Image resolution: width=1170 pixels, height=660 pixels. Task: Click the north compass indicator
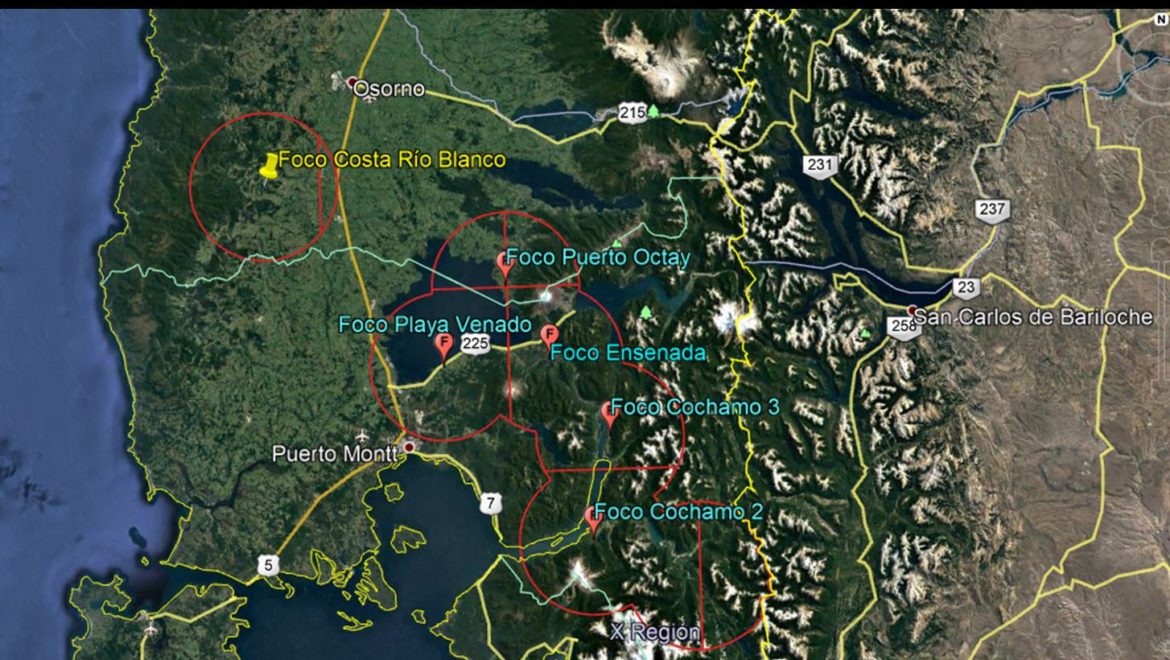click(1160, 19)
